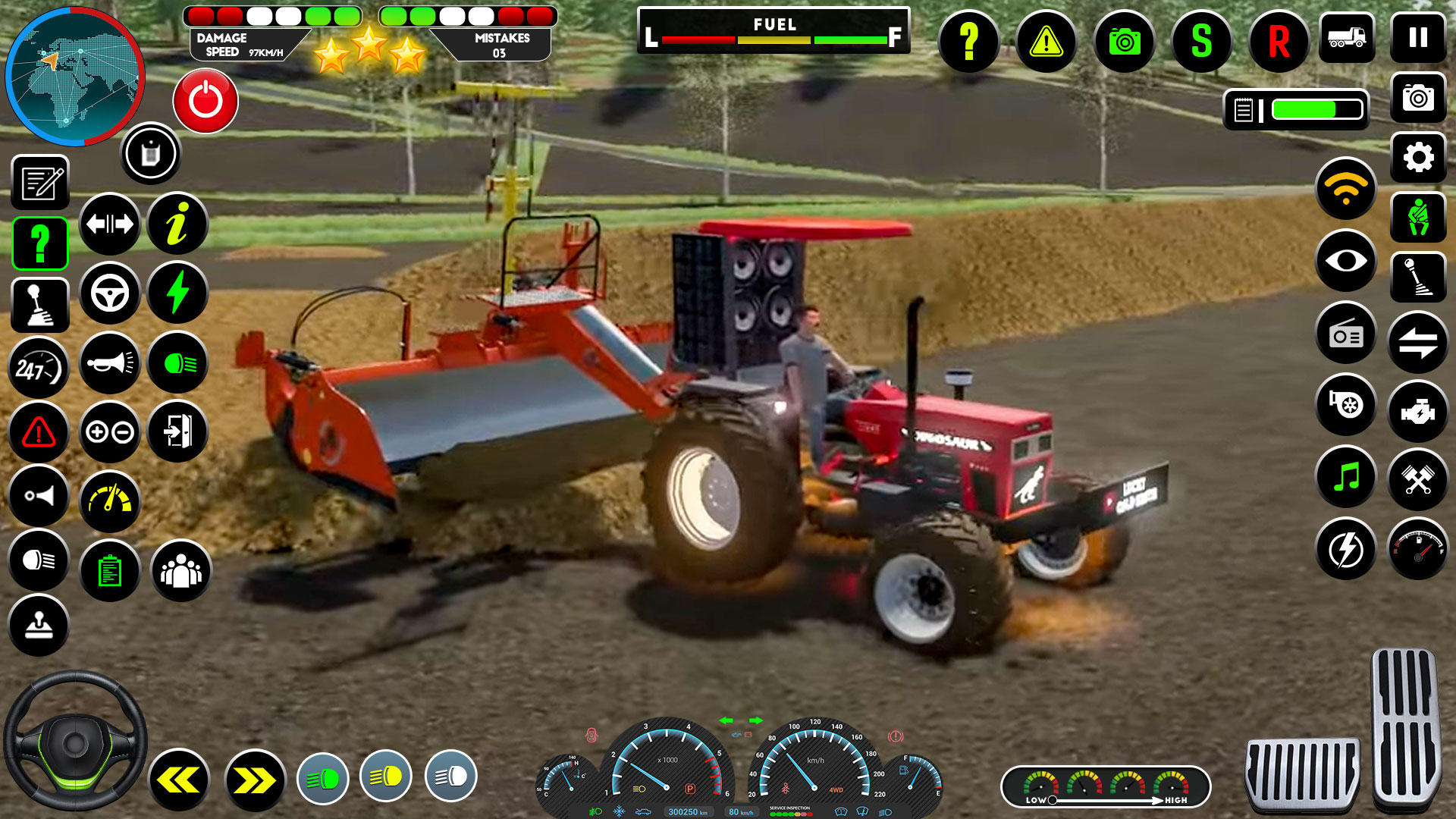This screenshot has height=819, width=1456.
Task: Open the music player icon
Action: point(1345,477)
